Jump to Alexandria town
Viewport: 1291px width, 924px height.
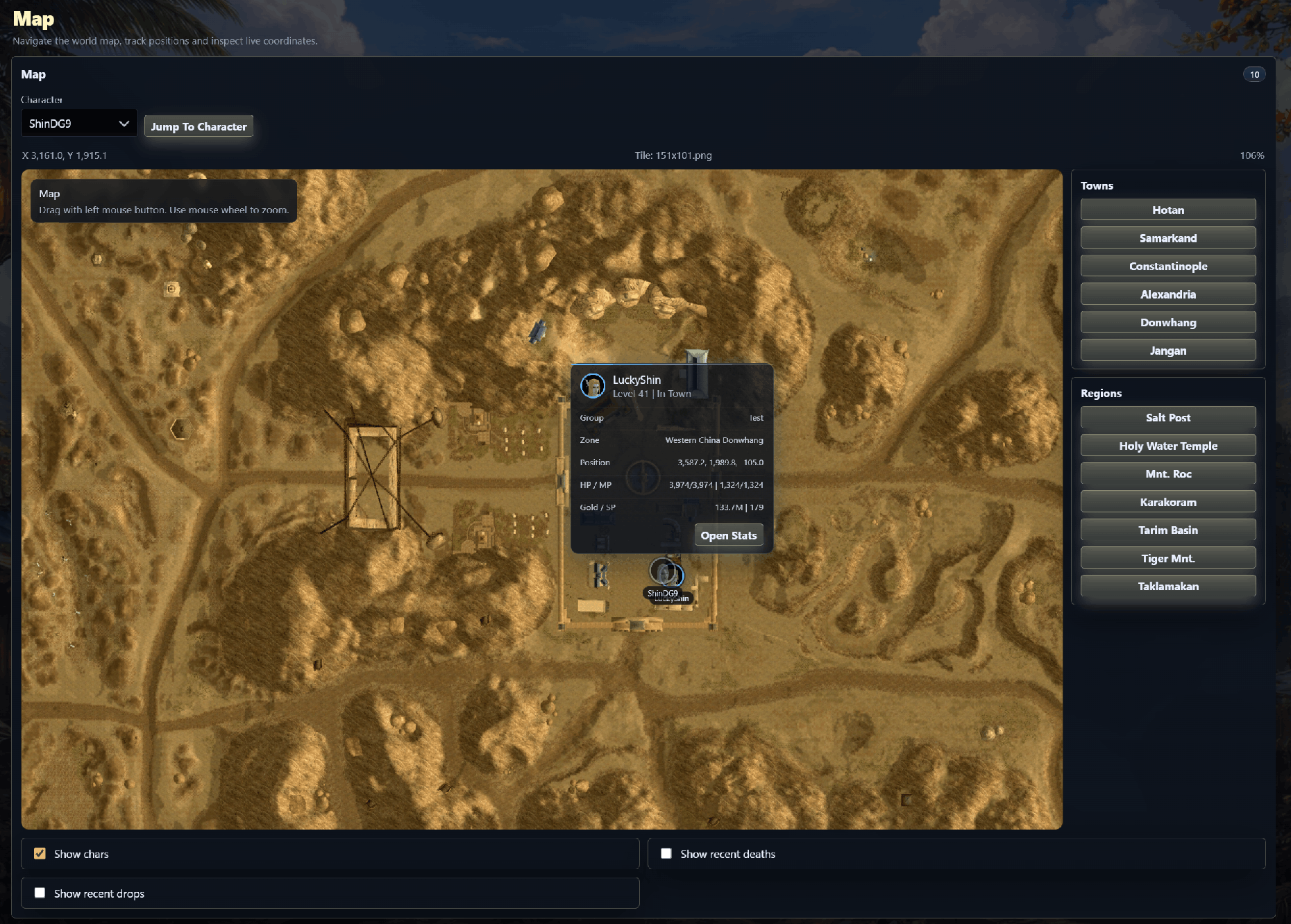(x=1167, y=294)
